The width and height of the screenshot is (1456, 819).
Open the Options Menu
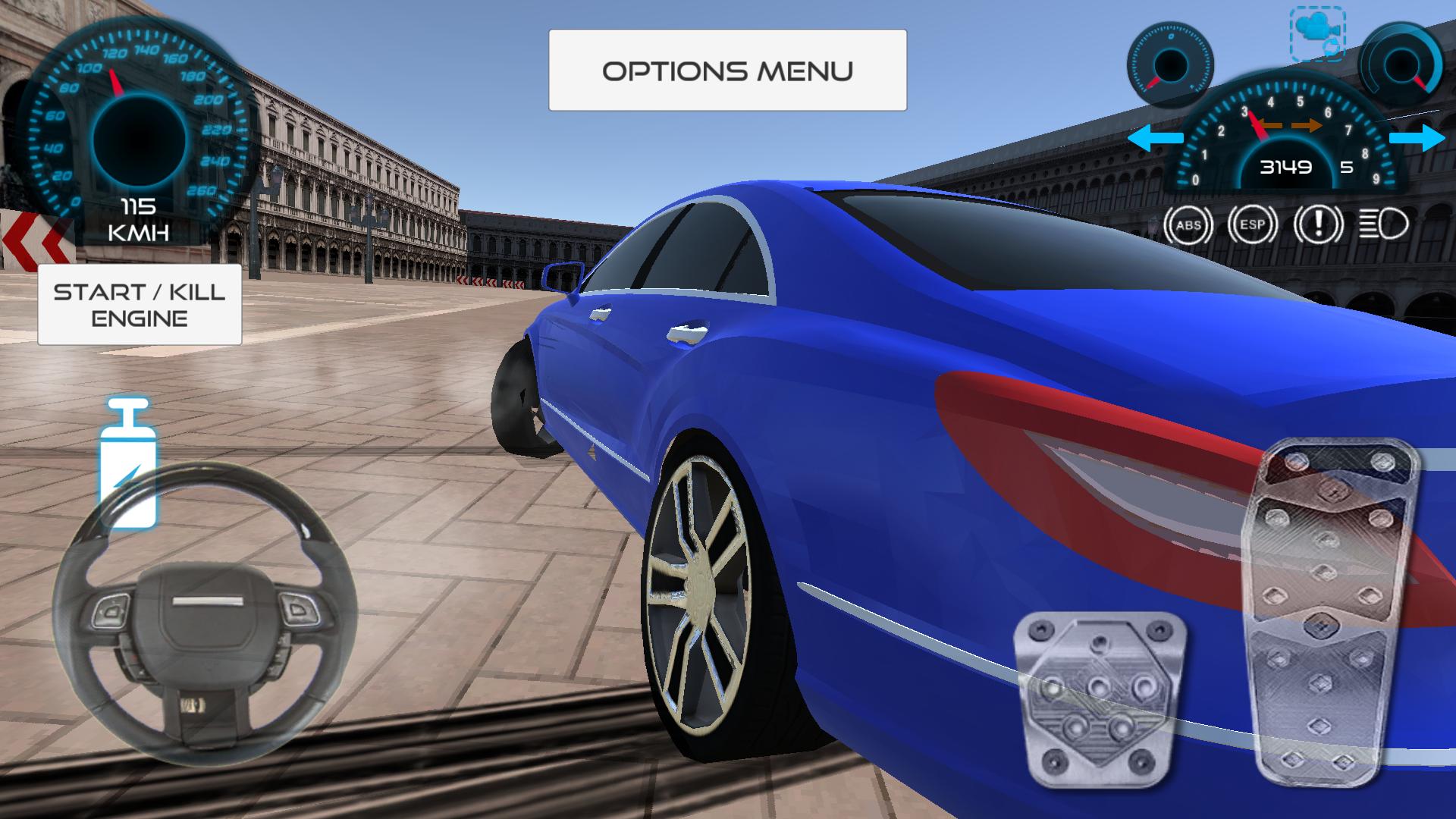(x=727, y=71)
